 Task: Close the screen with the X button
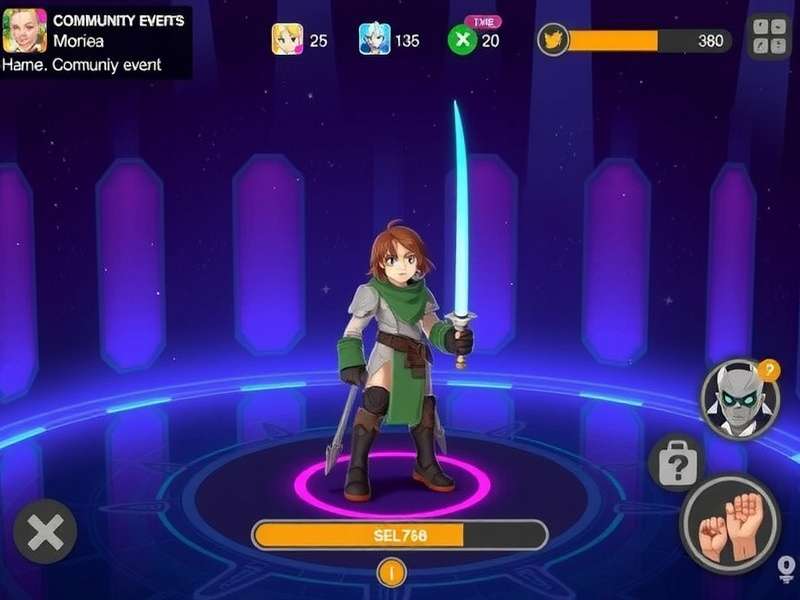45,532
